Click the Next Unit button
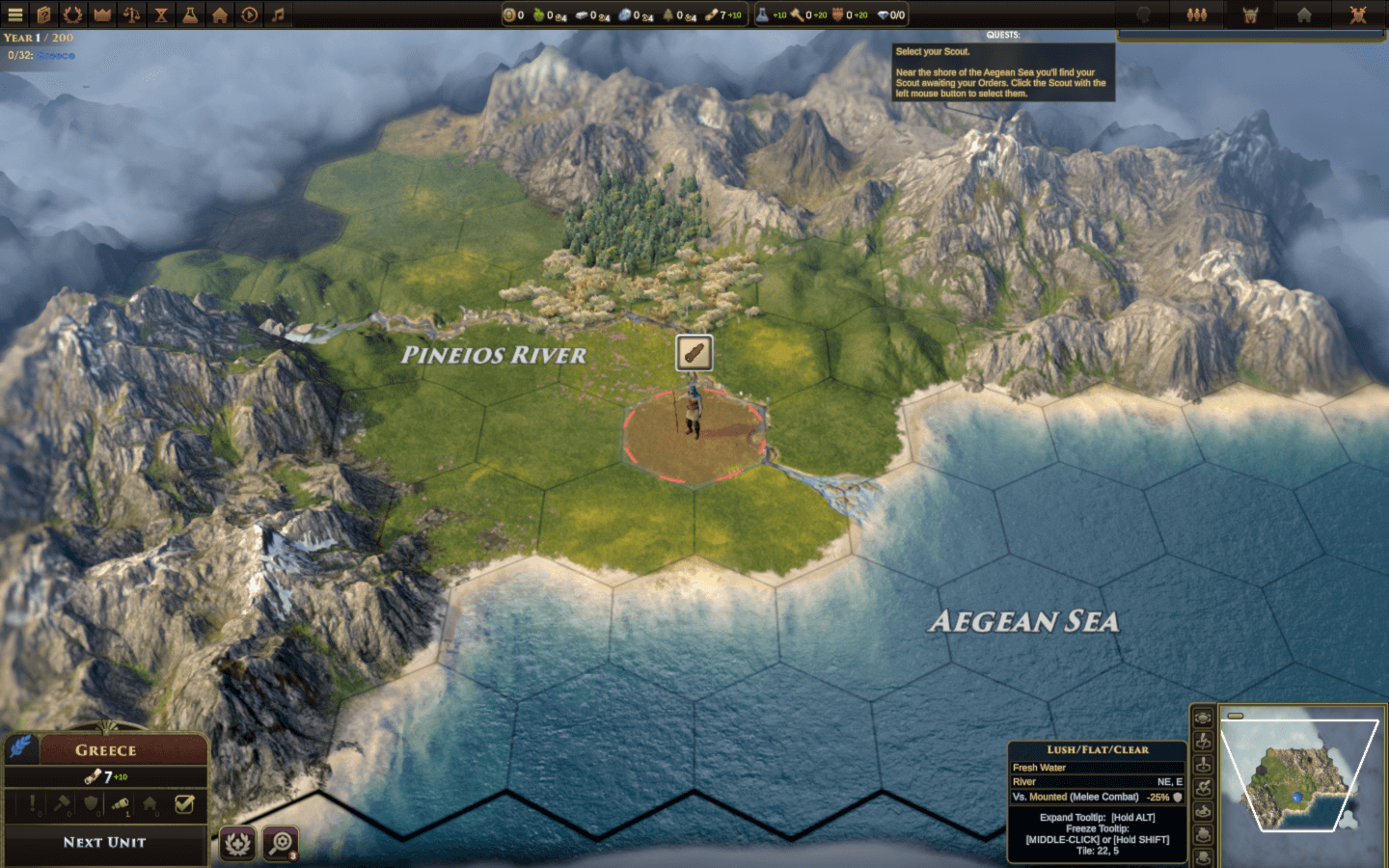1389x868 pixels. 104,843
